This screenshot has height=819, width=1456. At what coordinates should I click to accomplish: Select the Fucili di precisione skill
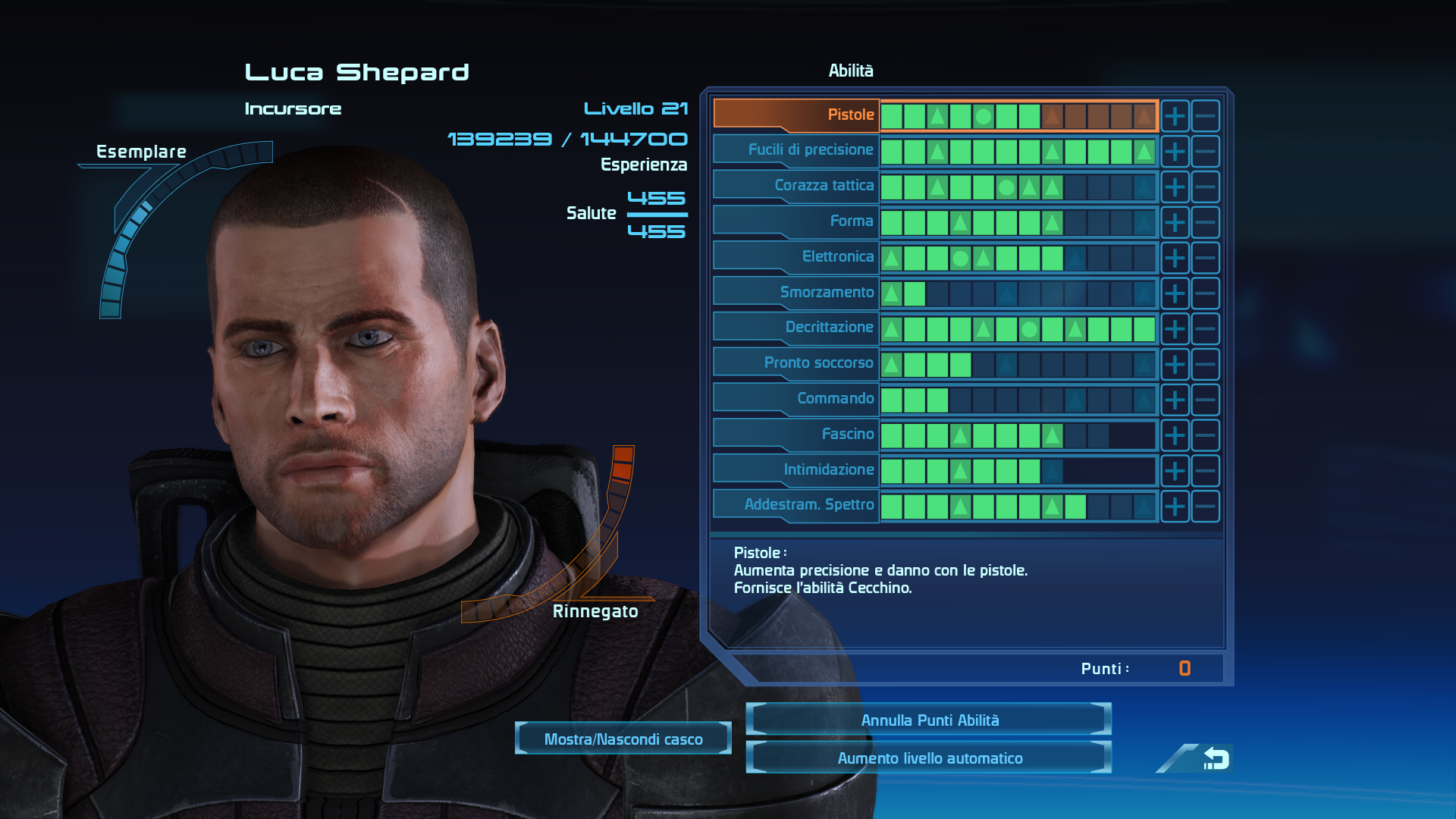coord(796,150)
